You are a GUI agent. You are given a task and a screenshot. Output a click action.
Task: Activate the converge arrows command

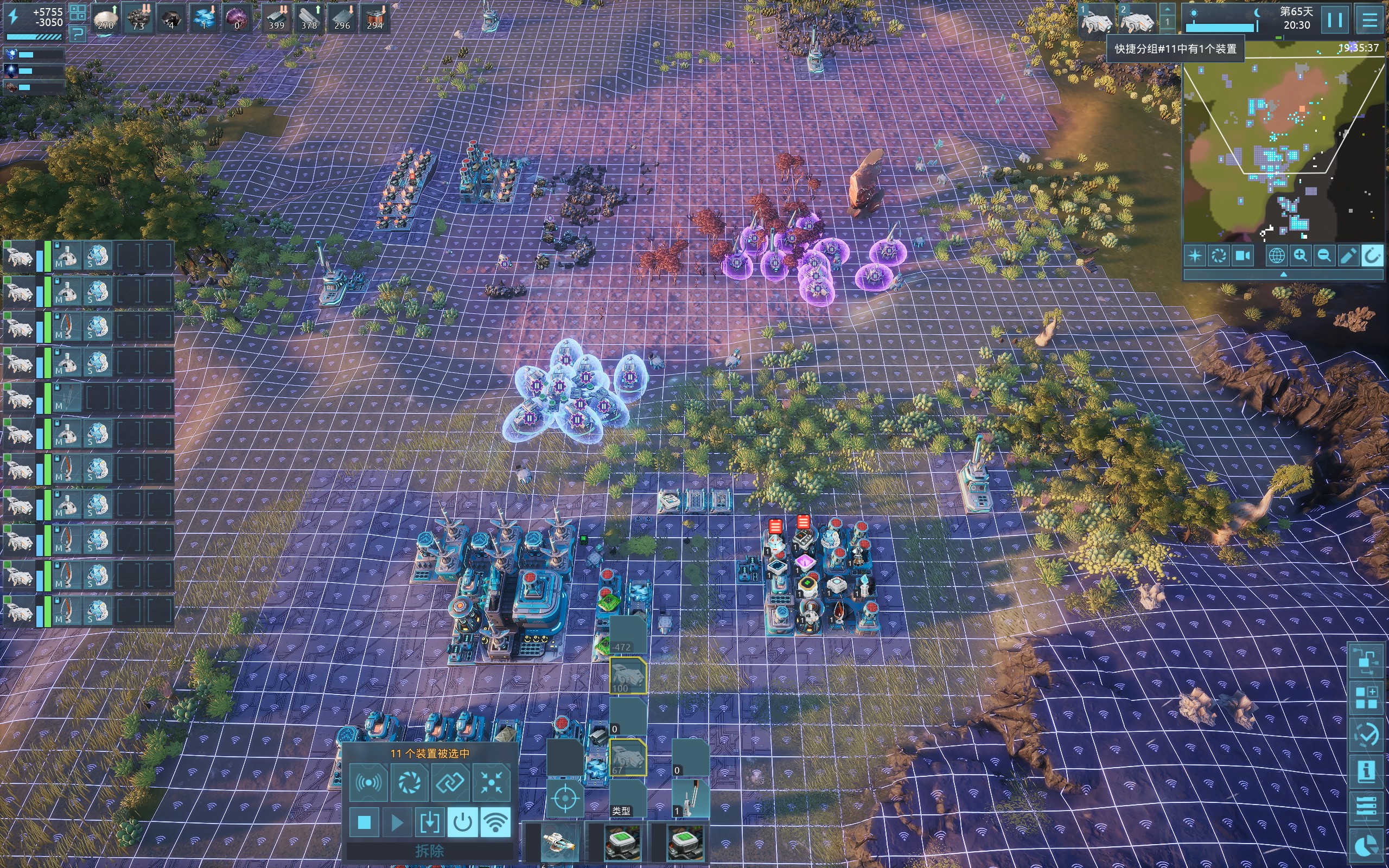[x=492, y=782]
